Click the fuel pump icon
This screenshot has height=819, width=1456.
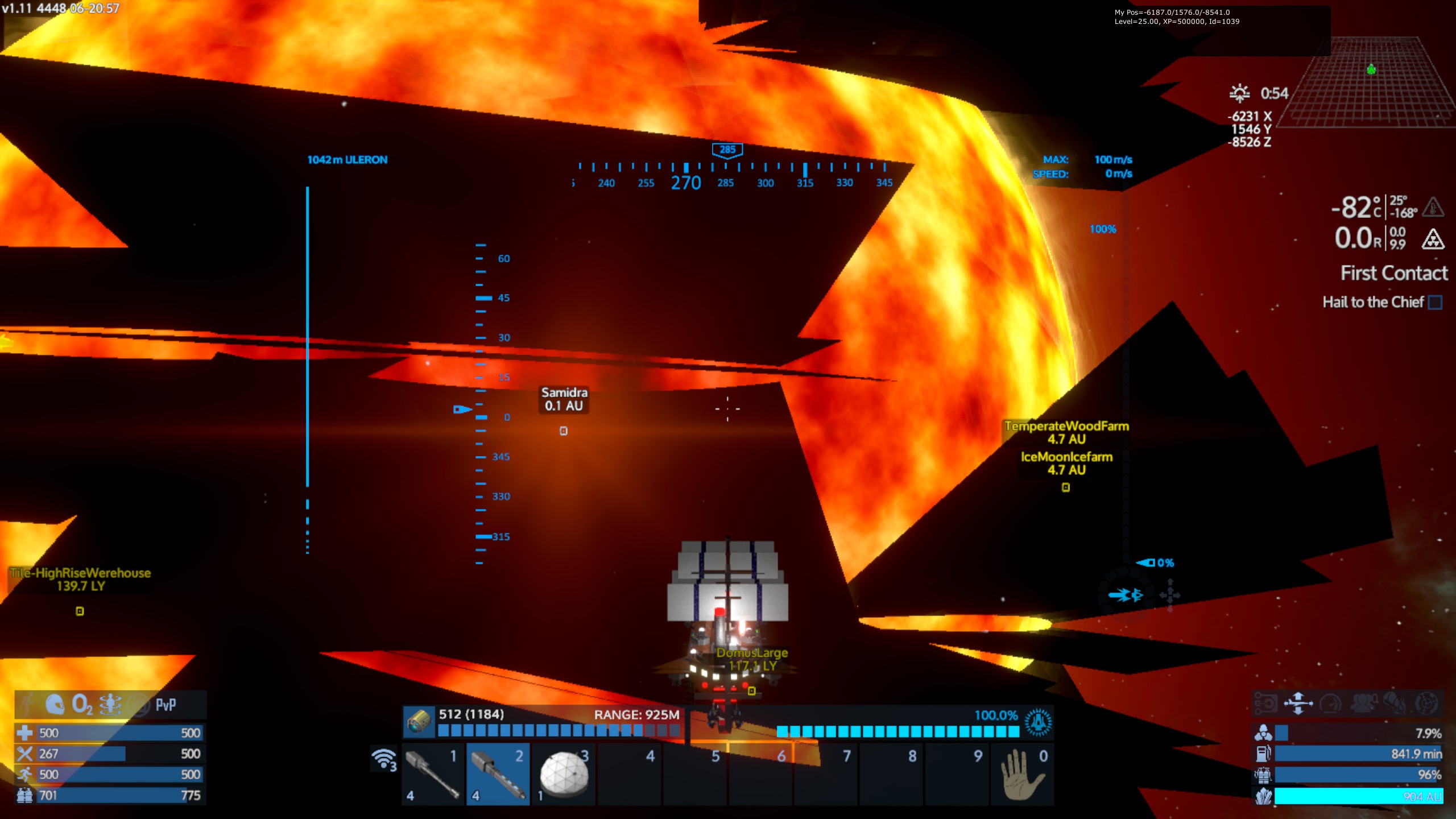1263,754
